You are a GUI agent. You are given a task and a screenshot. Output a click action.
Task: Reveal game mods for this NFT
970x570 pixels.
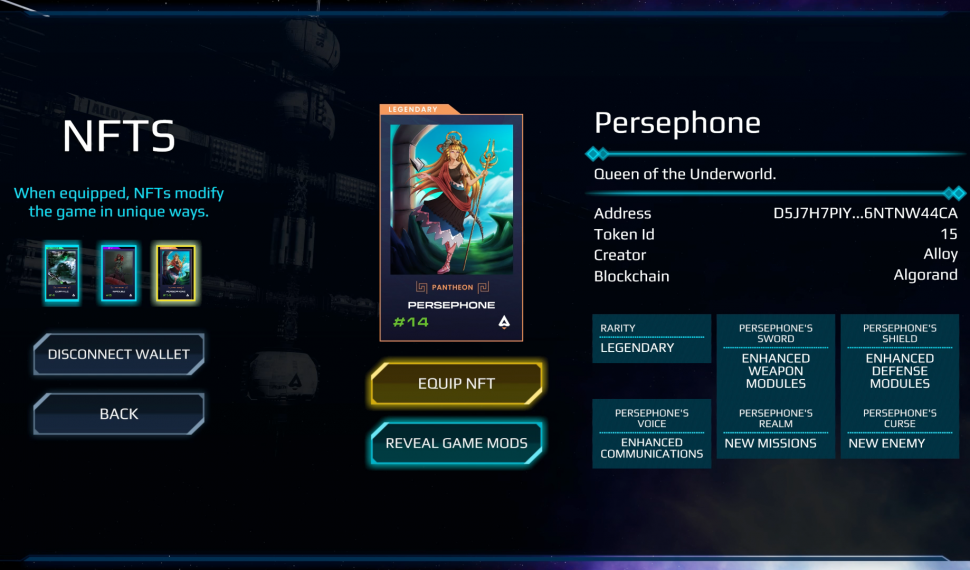(456, 443)
